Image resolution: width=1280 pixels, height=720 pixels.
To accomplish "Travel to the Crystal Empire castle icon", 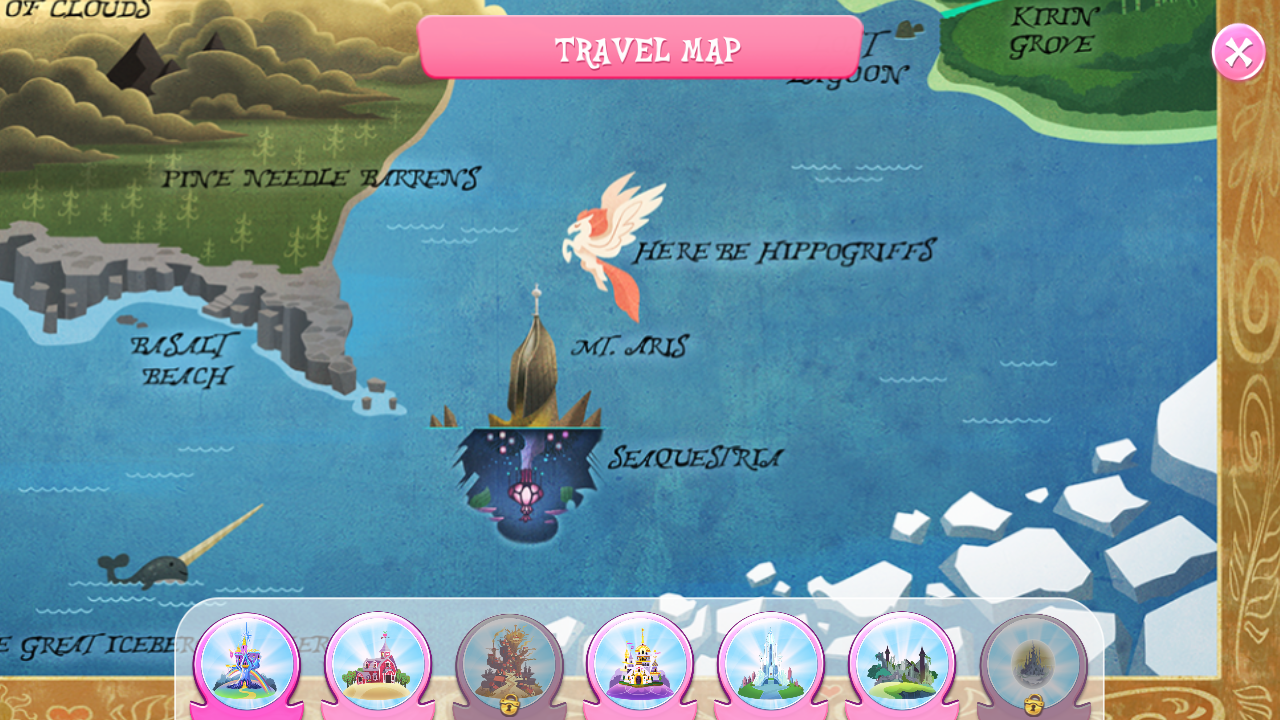I will click(769, 662).
